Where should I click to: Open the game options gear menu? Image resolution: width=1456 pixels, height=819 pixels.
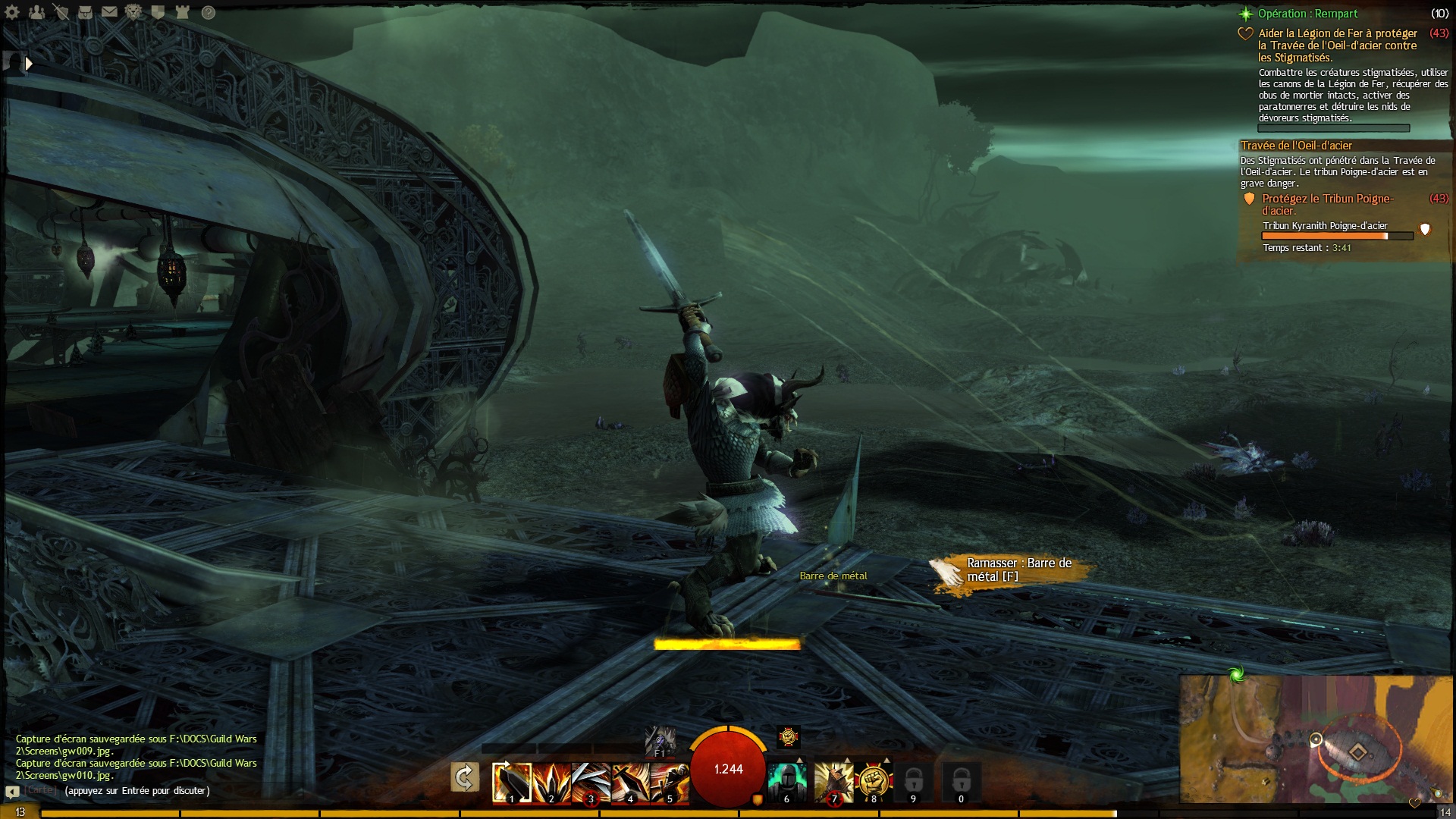(12, 12)
